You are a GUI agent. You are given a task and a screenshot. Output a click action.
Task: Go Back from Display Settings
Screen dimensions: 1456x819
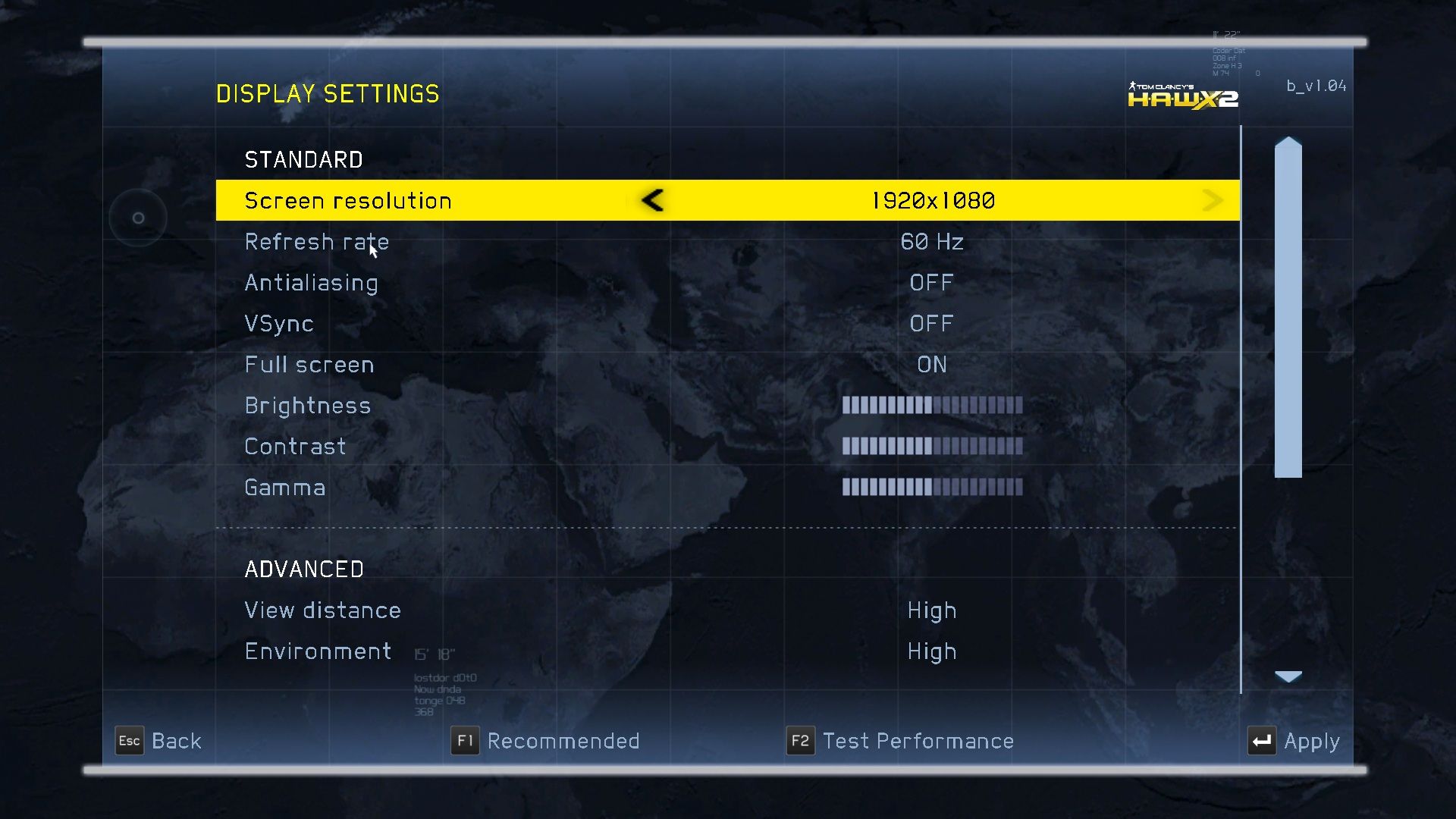159,741
